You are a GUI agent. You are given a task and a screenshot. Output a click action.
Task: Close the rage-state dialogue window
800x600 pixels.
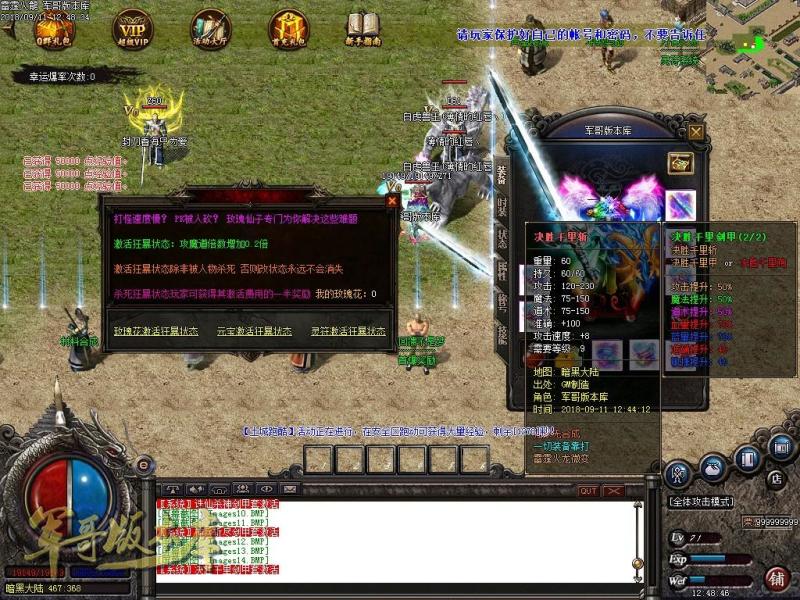[x=391, y=201]
